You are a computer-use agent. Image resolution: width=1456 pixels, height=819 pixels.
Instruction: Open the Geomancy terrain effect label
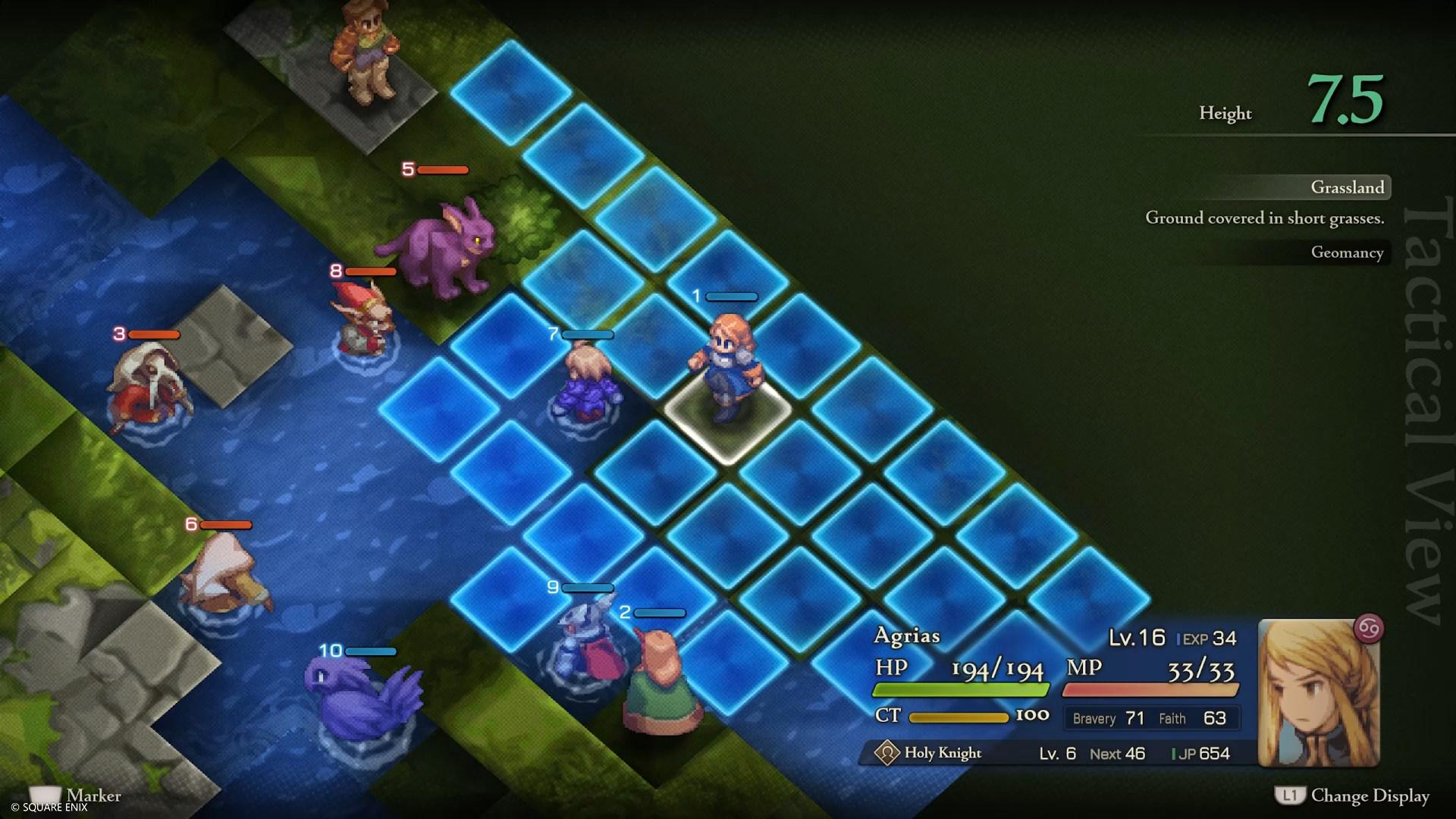point(1348,253)
